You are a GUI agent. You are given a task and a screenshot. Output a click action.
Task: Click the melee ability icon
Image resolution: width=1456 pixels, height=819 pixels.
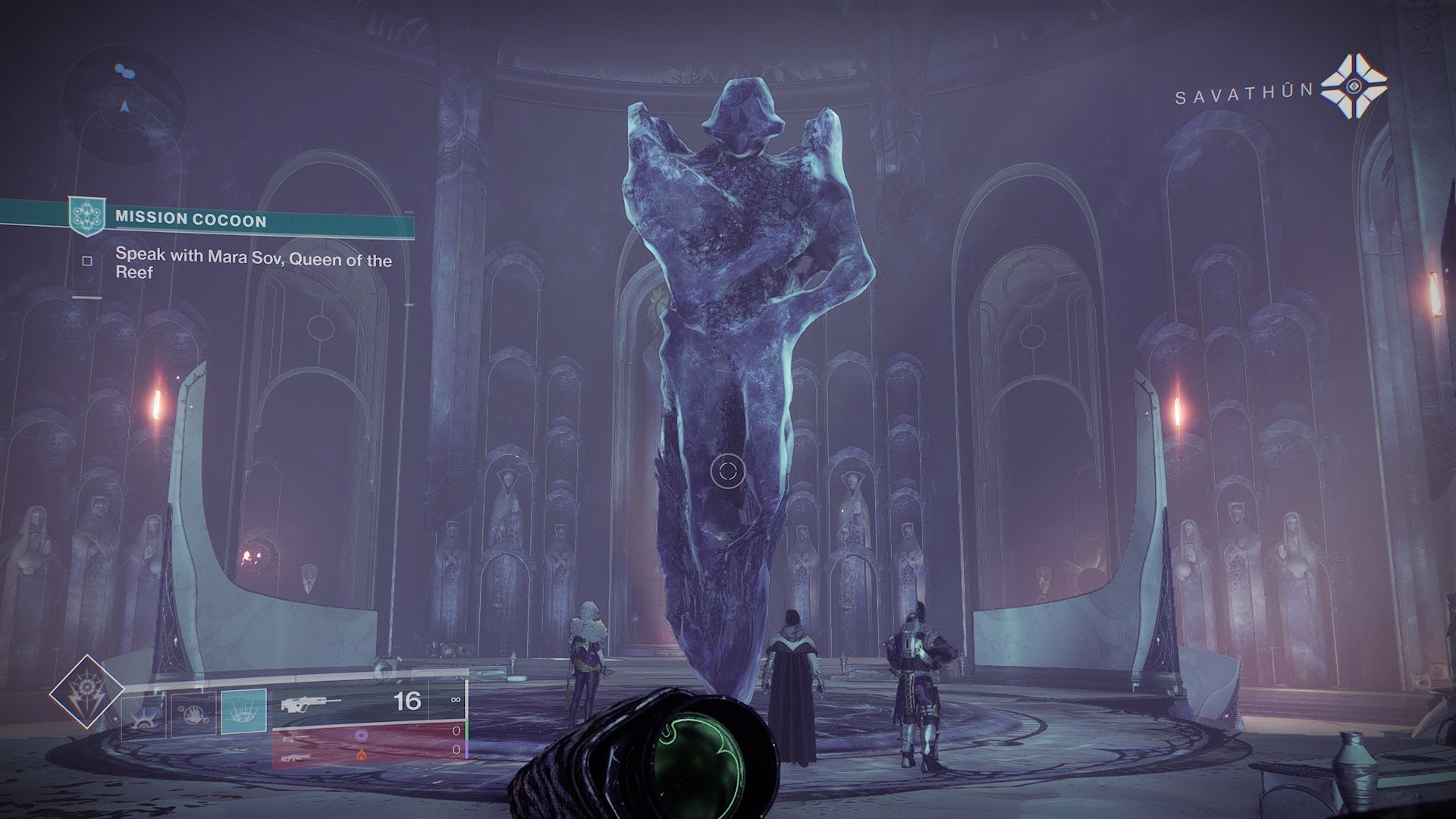tap(192, 715)
